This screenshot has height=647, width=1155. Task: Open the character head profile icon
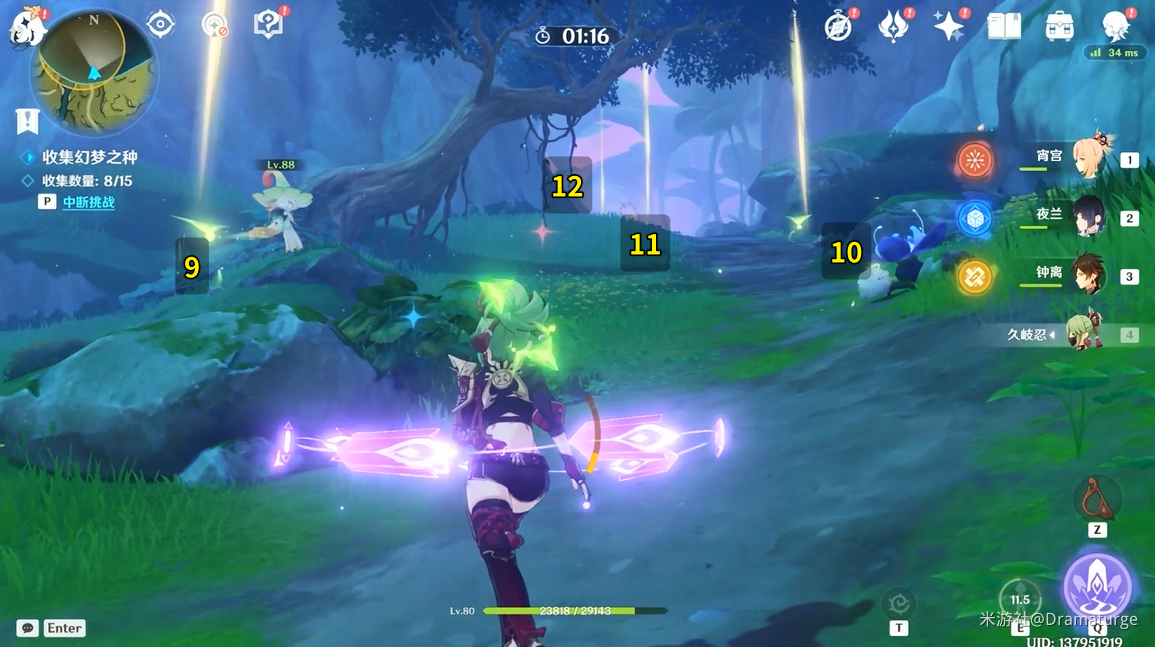point(1115,27)
